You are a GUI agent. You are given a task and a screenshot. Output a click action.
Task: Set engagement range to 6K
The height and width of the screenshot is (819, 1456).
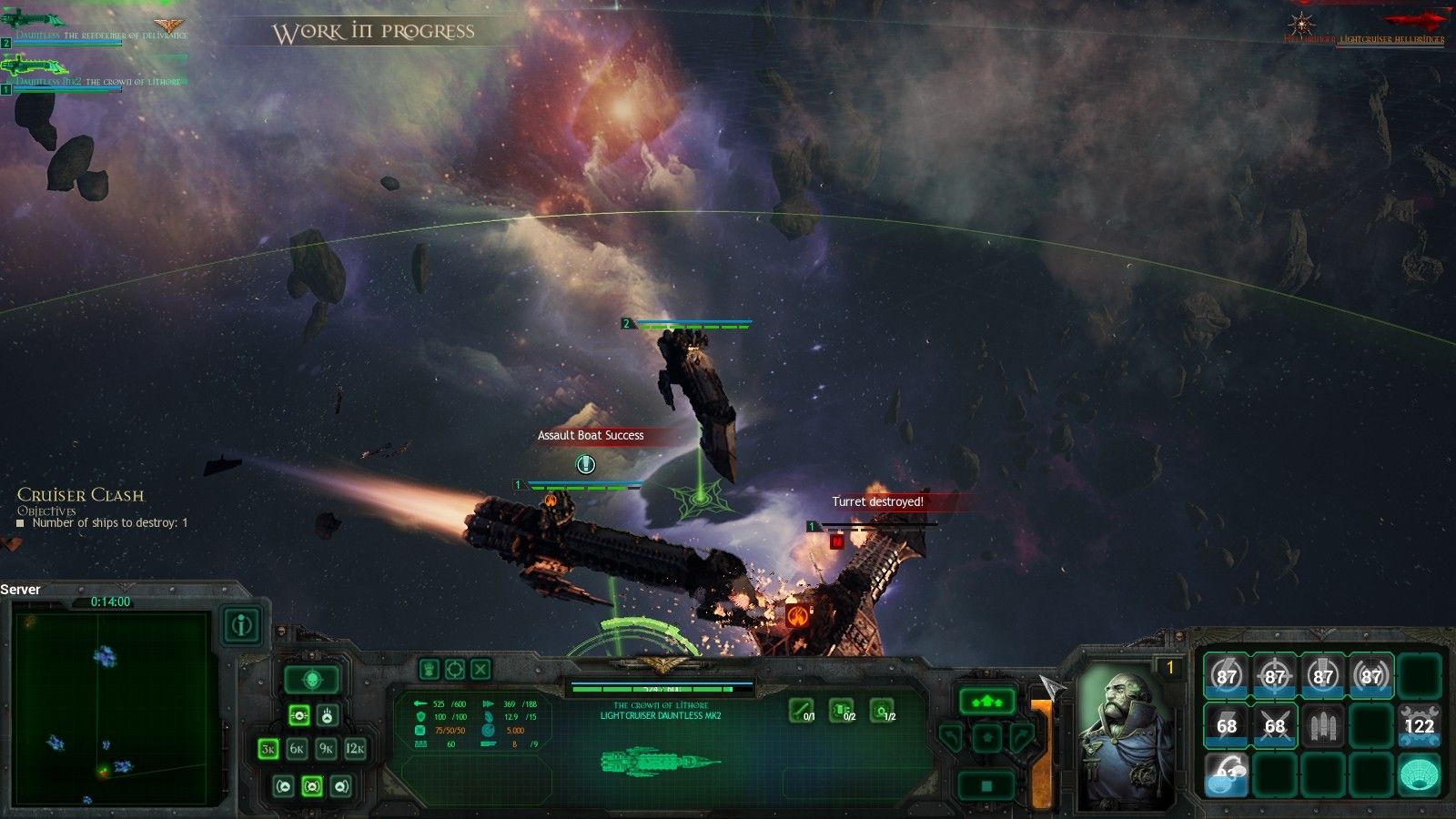coord(297,749)
